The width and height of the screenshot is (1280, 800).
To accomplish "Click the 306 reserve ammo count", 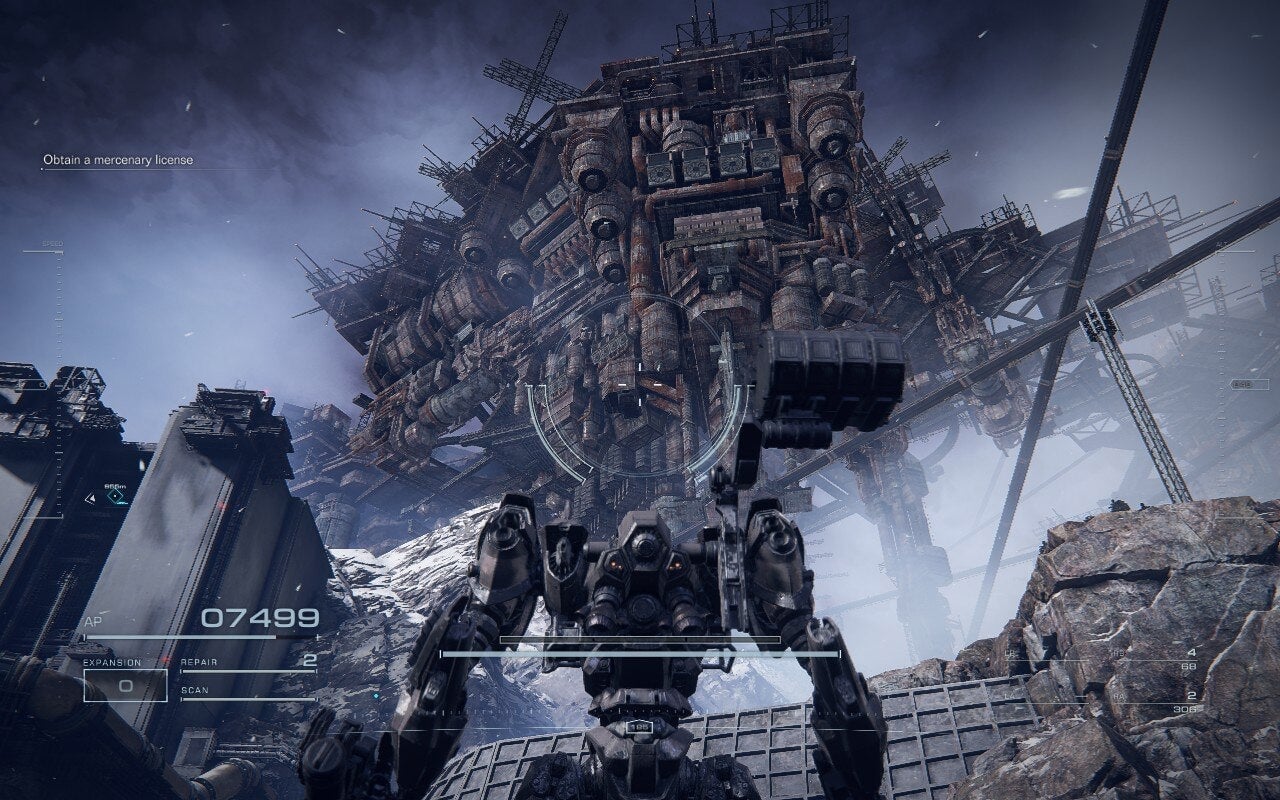I will tap(1186, 709).
